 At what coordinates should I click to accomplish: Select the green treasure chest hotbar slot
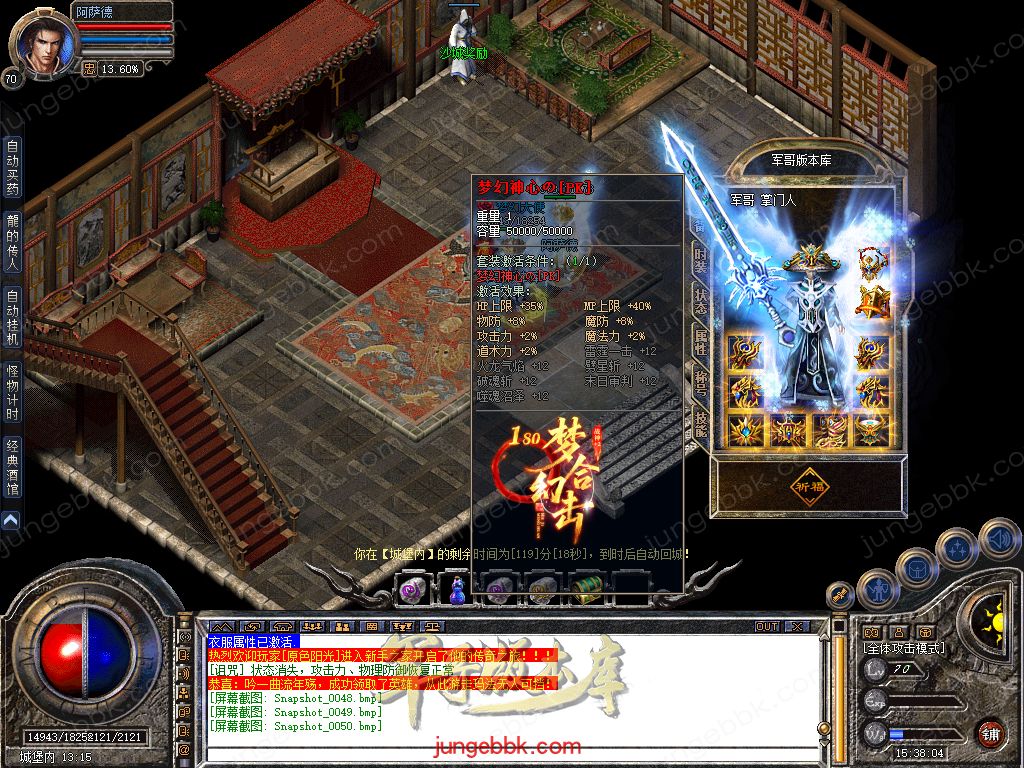(586, 588)
